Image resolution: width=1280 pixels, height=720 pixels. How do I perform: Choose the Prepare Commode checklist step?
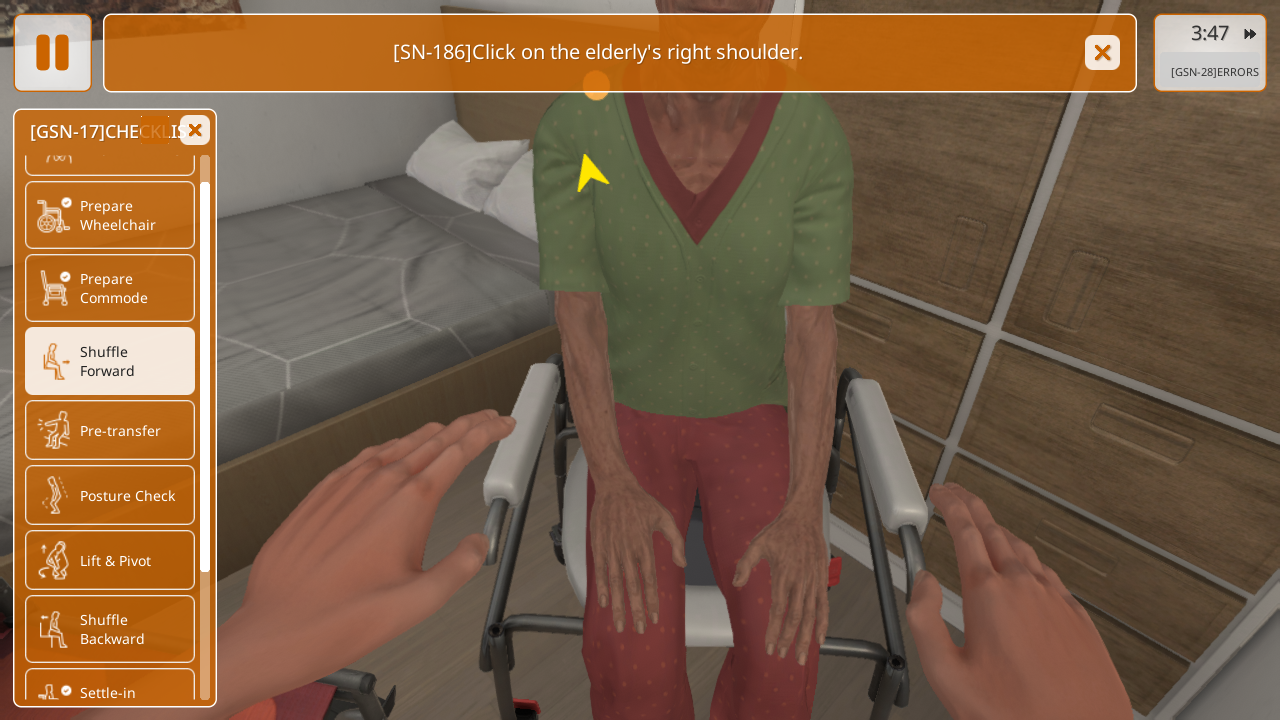(x=110, y=288)
